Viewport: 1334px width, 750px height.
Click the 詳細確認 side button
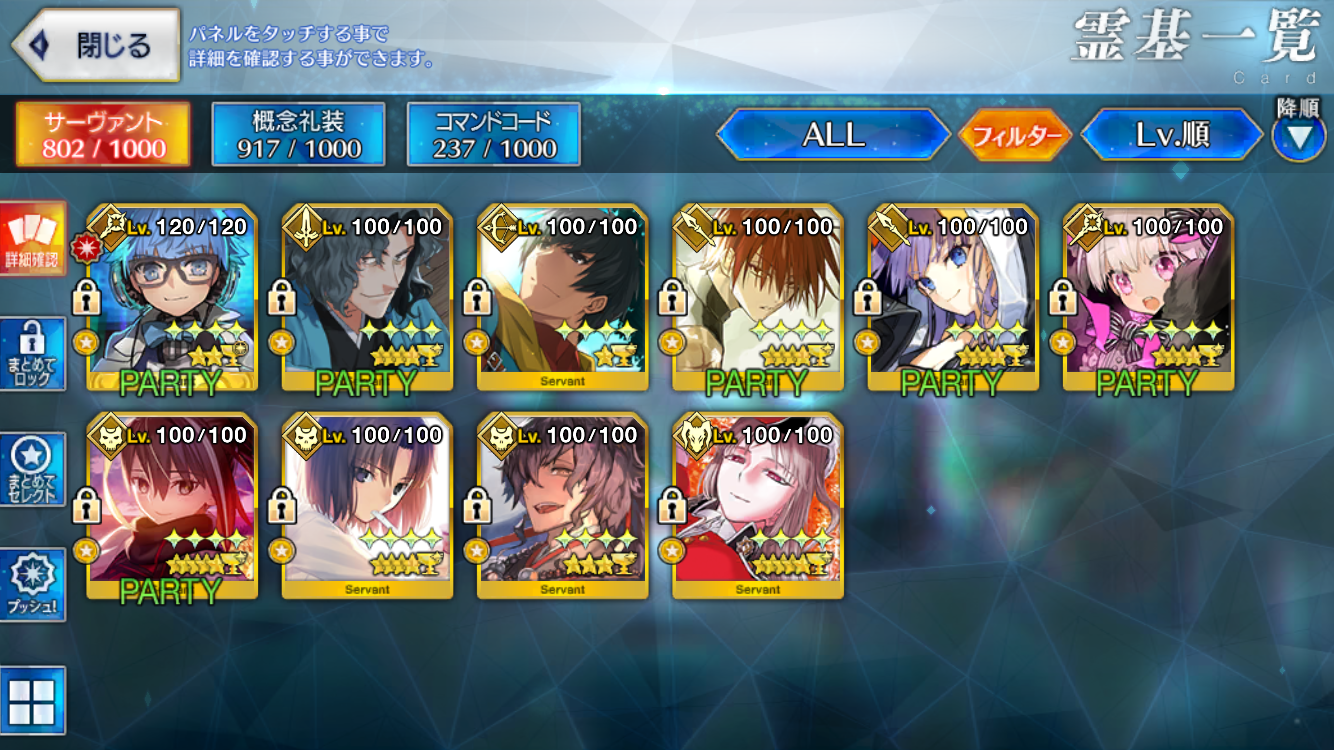point(32,240)
